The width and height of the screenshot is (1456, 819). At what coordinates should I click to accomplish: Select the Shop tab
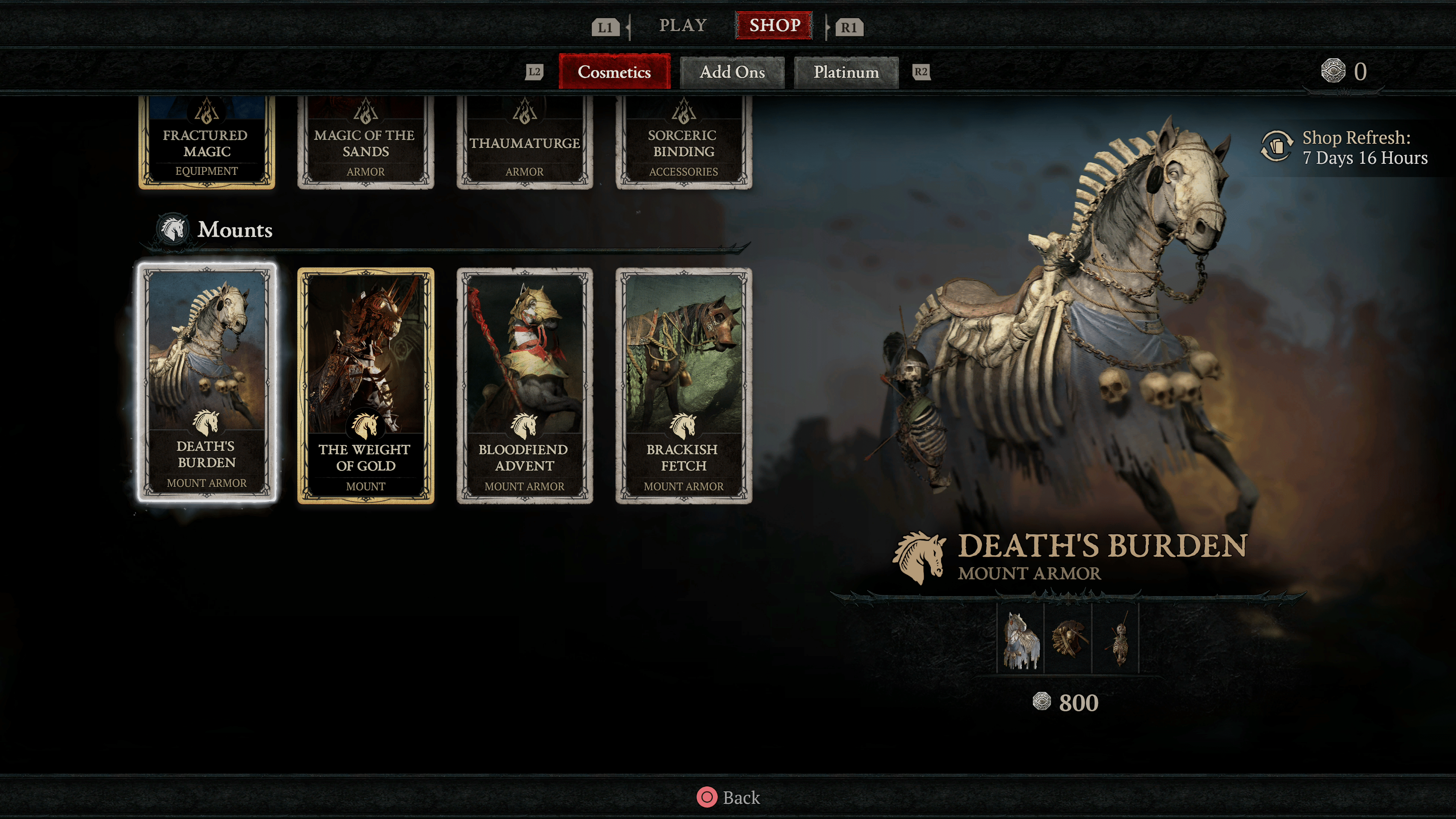pyautogui.click(x=774, y=25)
